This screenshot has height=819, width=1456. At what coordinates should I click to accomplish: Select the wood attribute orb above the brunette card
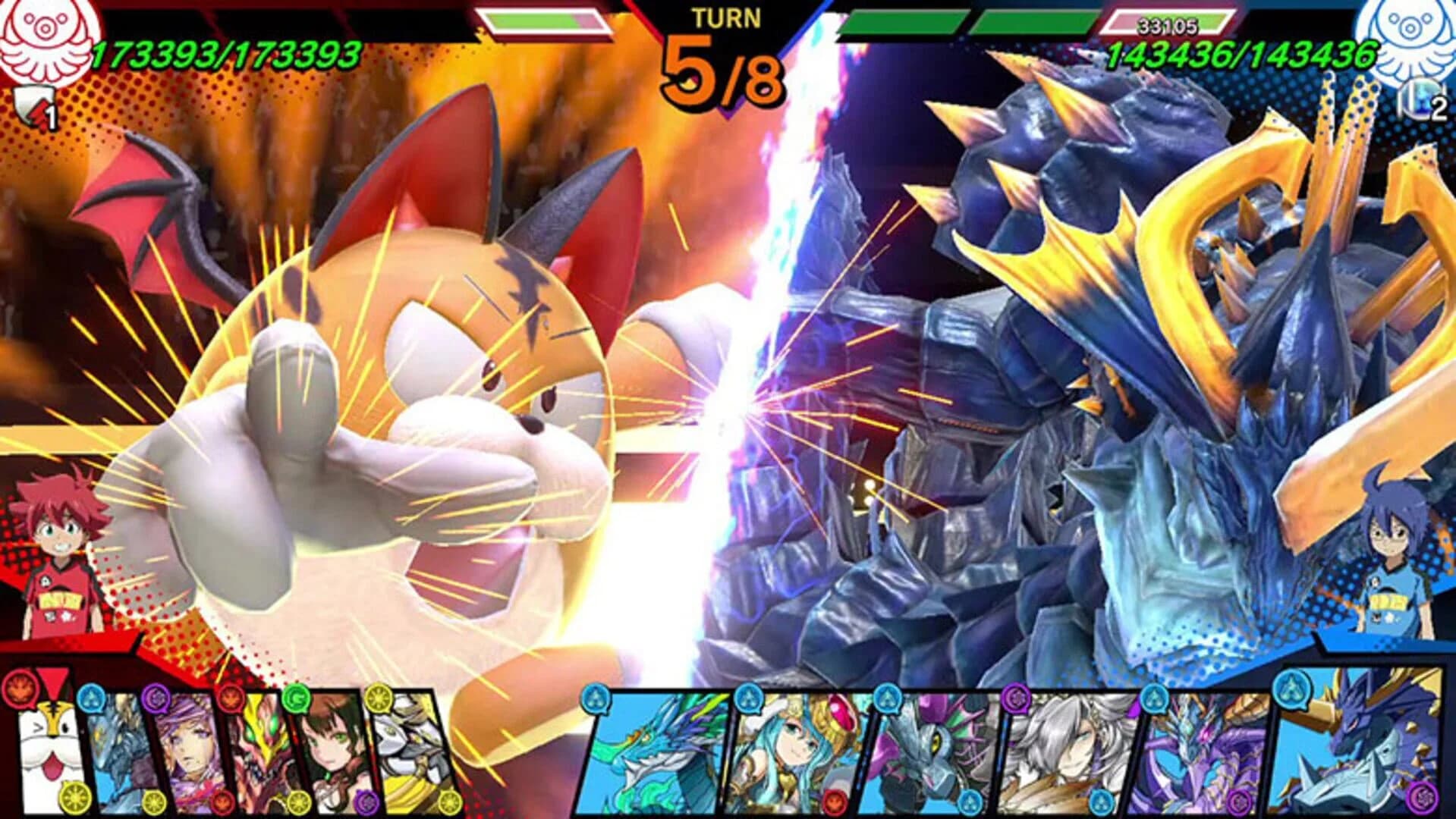coord(297,699)
